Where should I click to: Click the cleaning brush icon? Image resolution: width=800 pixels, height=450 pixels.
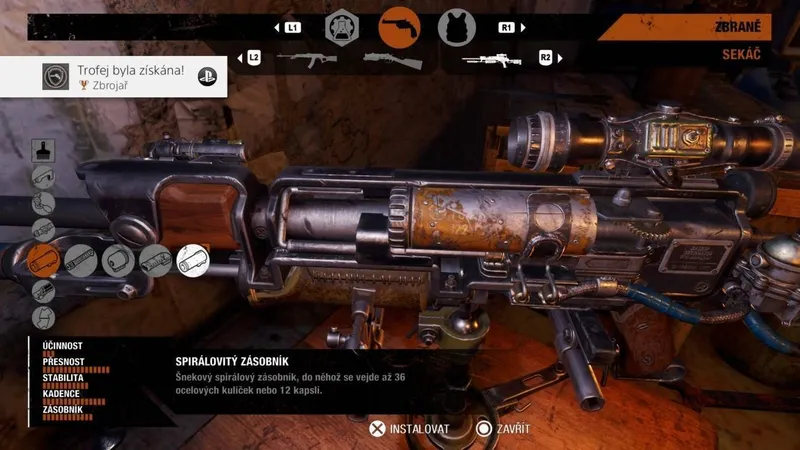[43, 150]
